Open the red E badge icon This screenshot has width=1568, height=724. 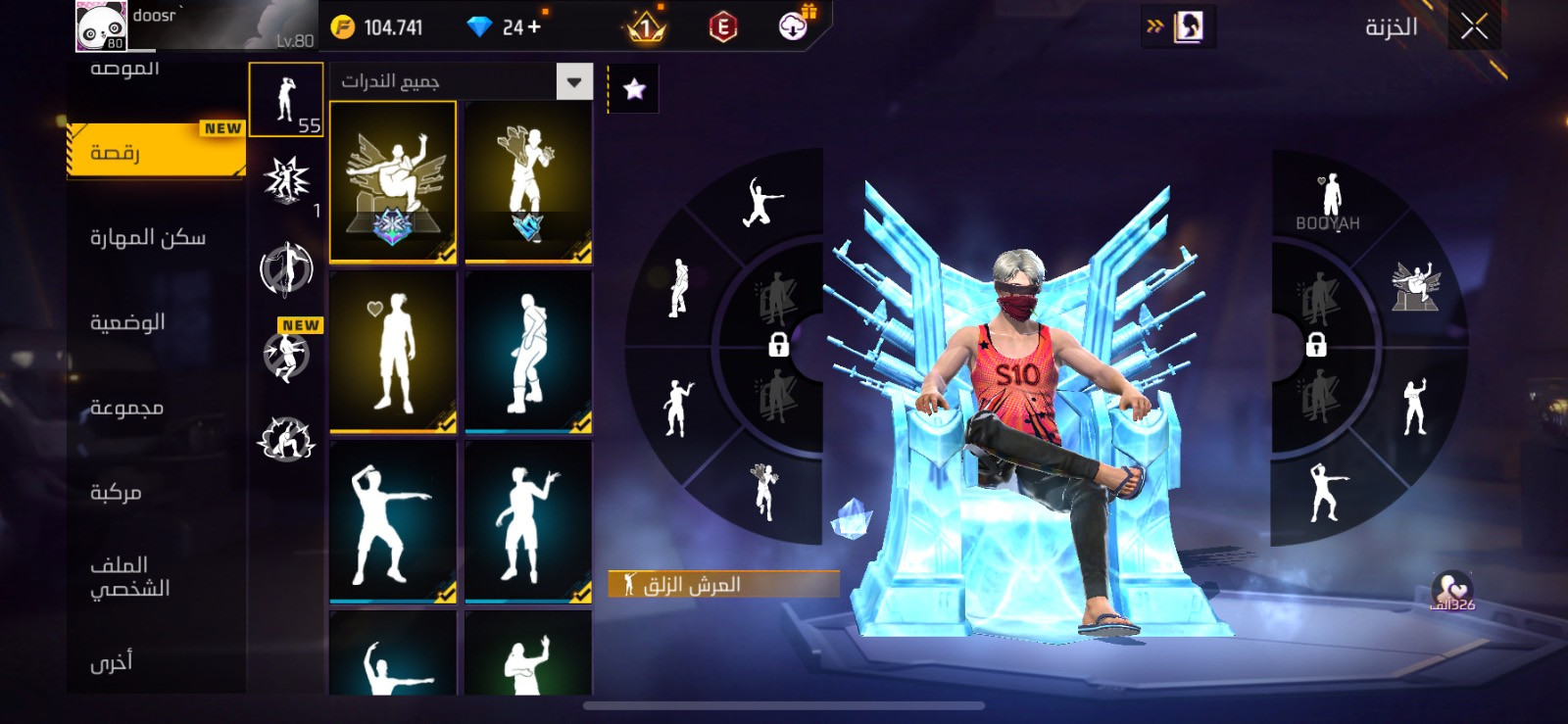723,26
